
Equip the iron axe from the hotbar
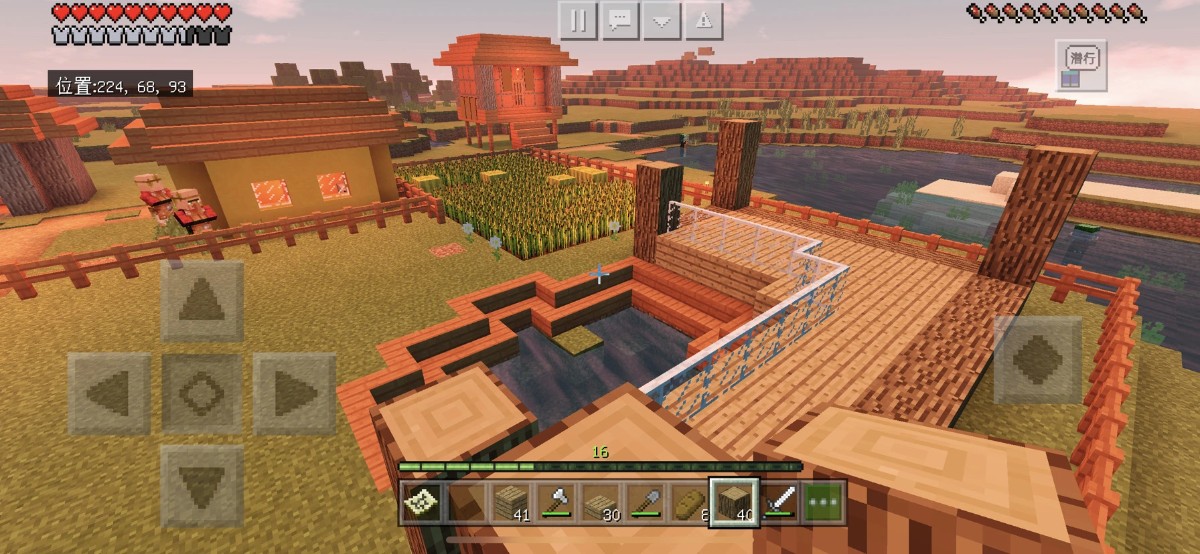(555, 502)
